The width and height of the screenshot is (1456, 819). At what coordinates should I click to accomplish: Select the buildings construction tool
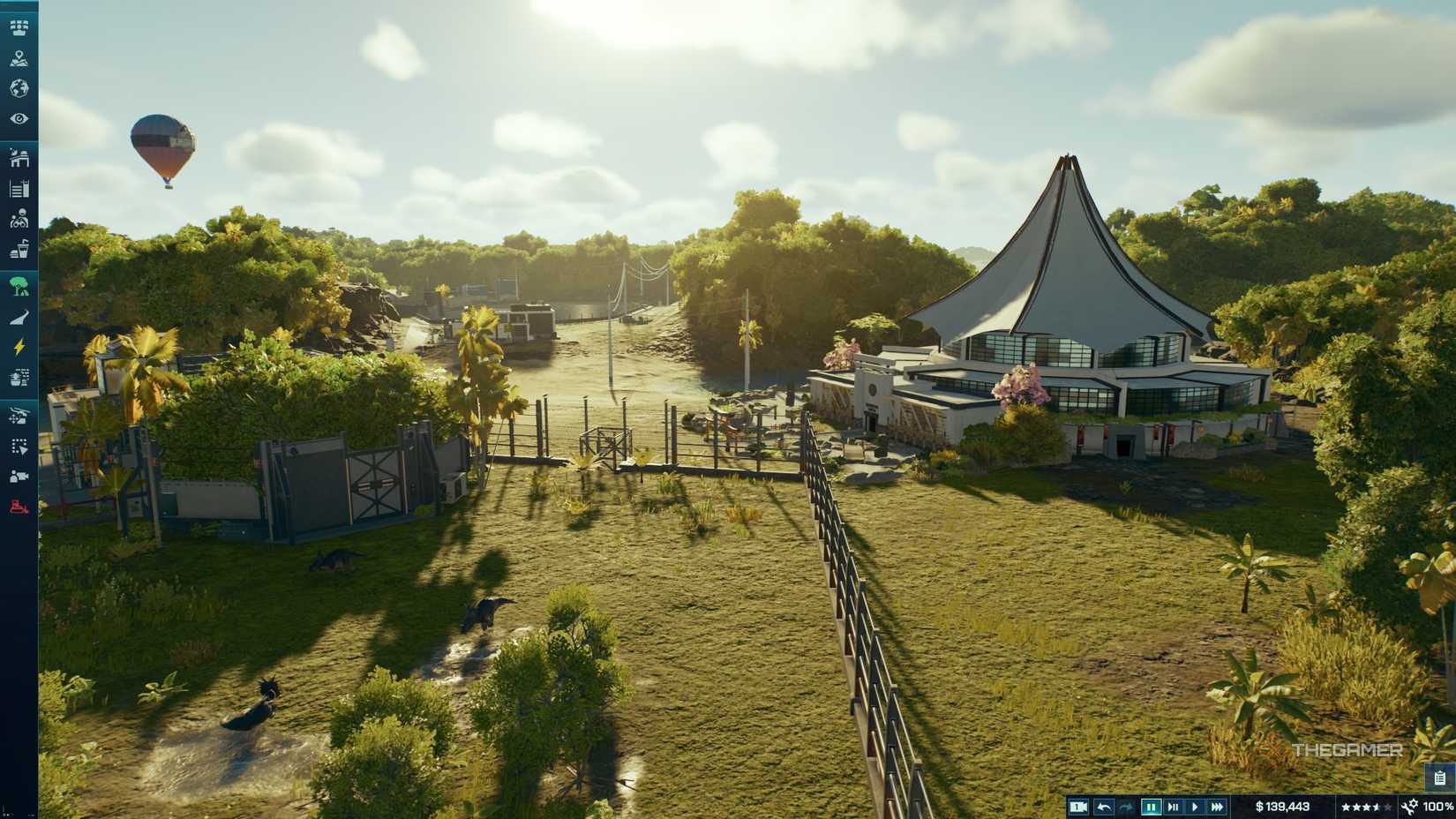pos(19,160)
